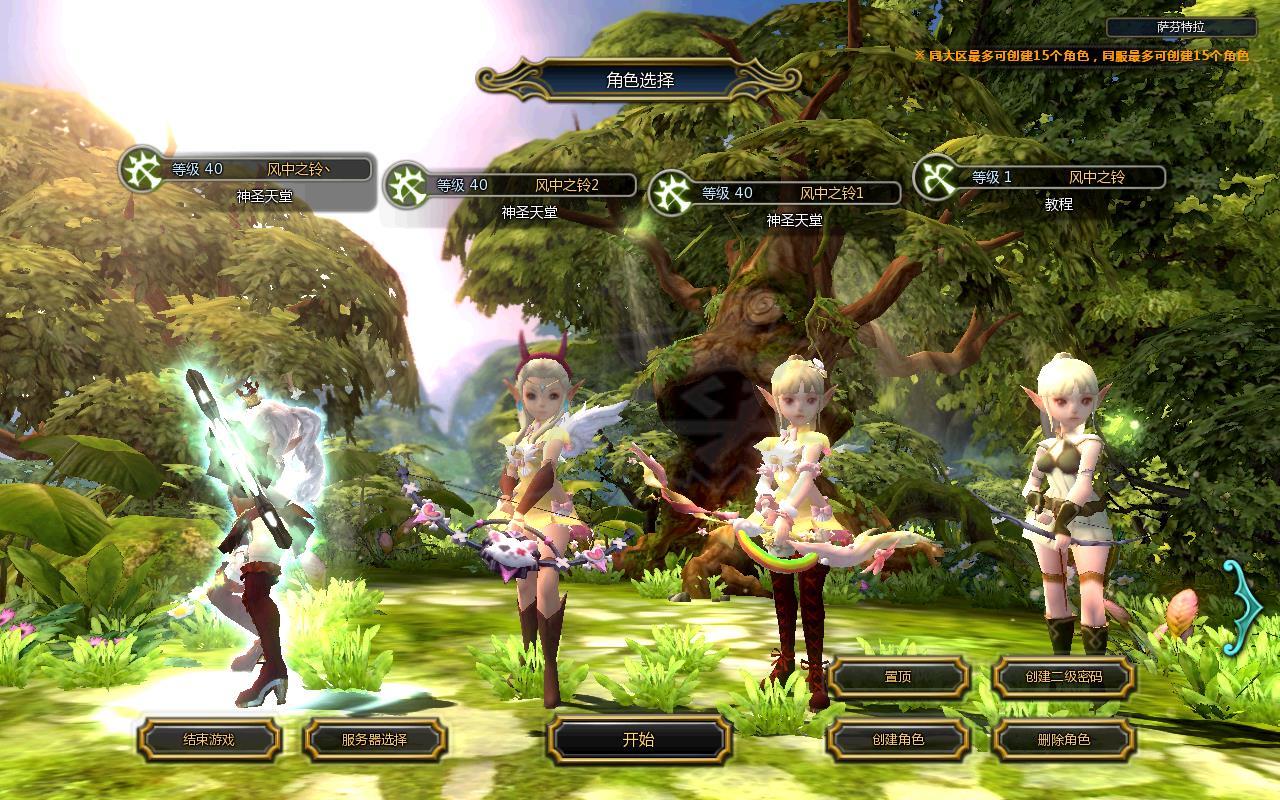This screenshot has height=800, width=1280.
Task: Choose the level 1 character 风中之铃
Action: 1042,178
